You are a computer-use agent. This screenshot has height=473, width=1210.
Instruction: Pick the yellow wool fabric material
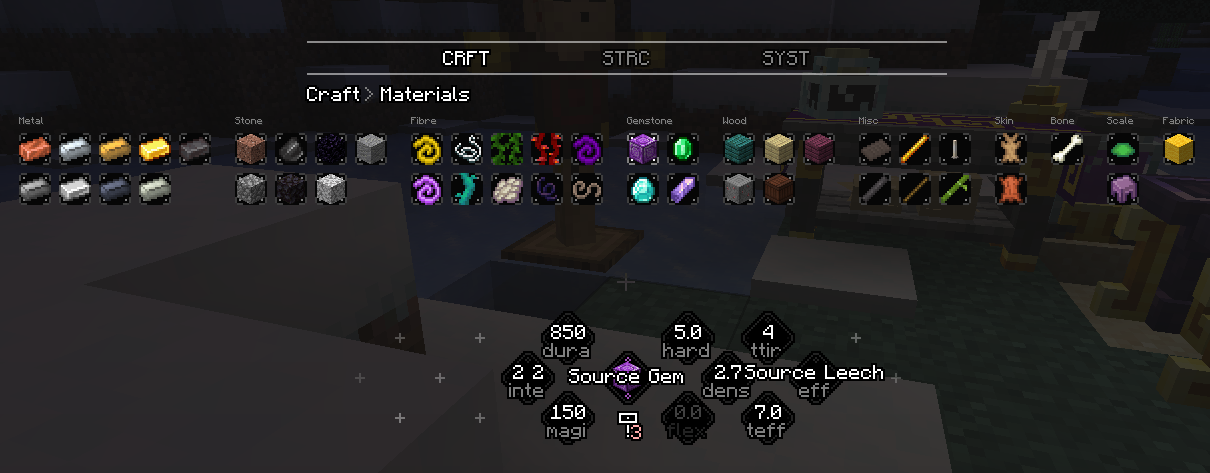(1179, 150)
